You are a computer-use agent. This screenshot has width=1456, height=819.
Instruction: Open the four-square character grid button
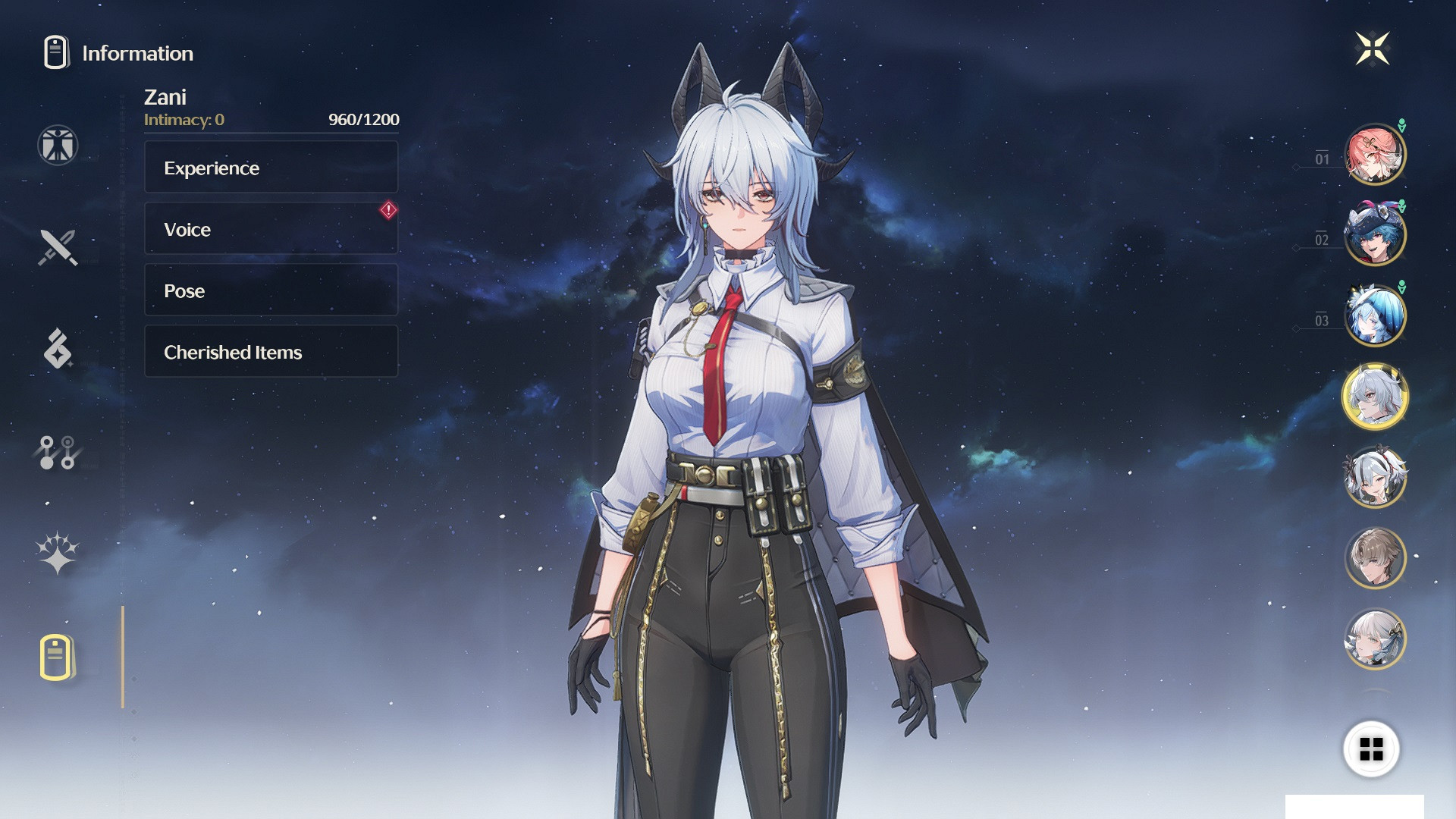tap(1371, 749)
